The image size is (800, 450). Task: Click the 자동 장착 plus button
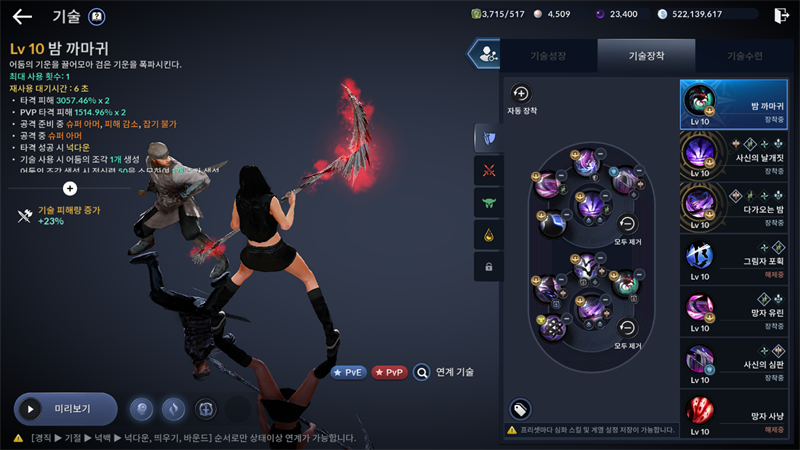520,93
